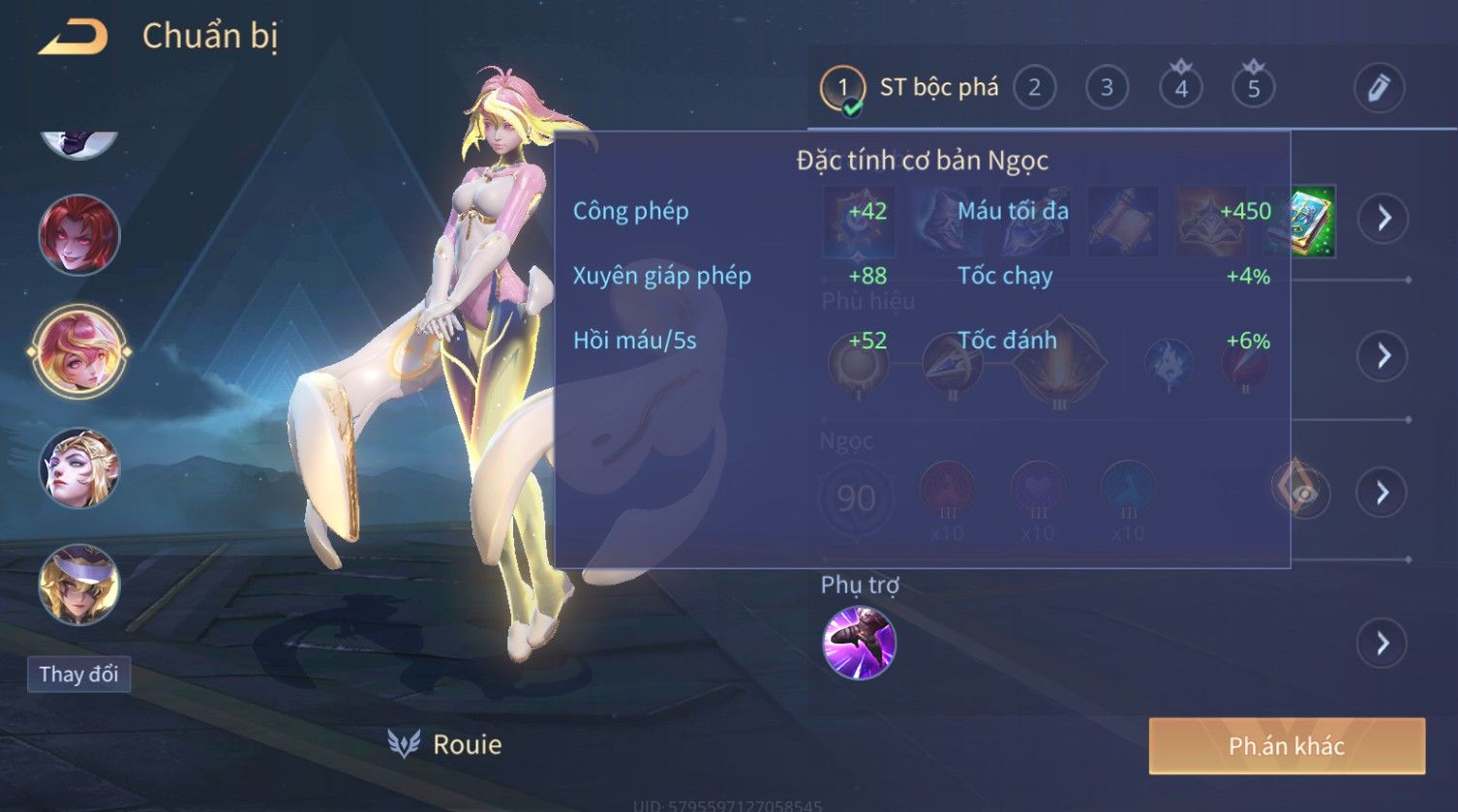Click the Thay đổi change button
This screenshot has width=1458, height=812.
coord(78,674)
